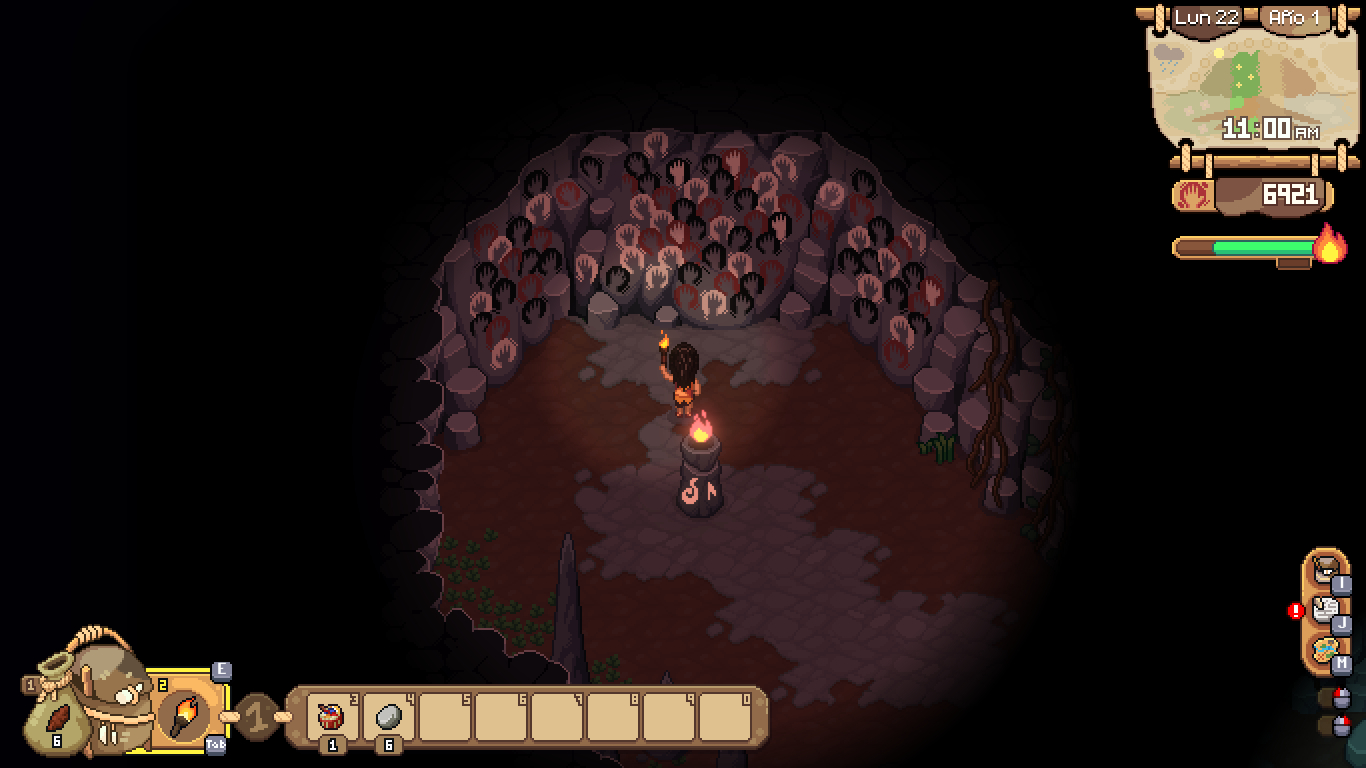The width and height of the screenshot is (1366, 768).
Task: Open the world map icon
Action: [x=1325, y=650]
